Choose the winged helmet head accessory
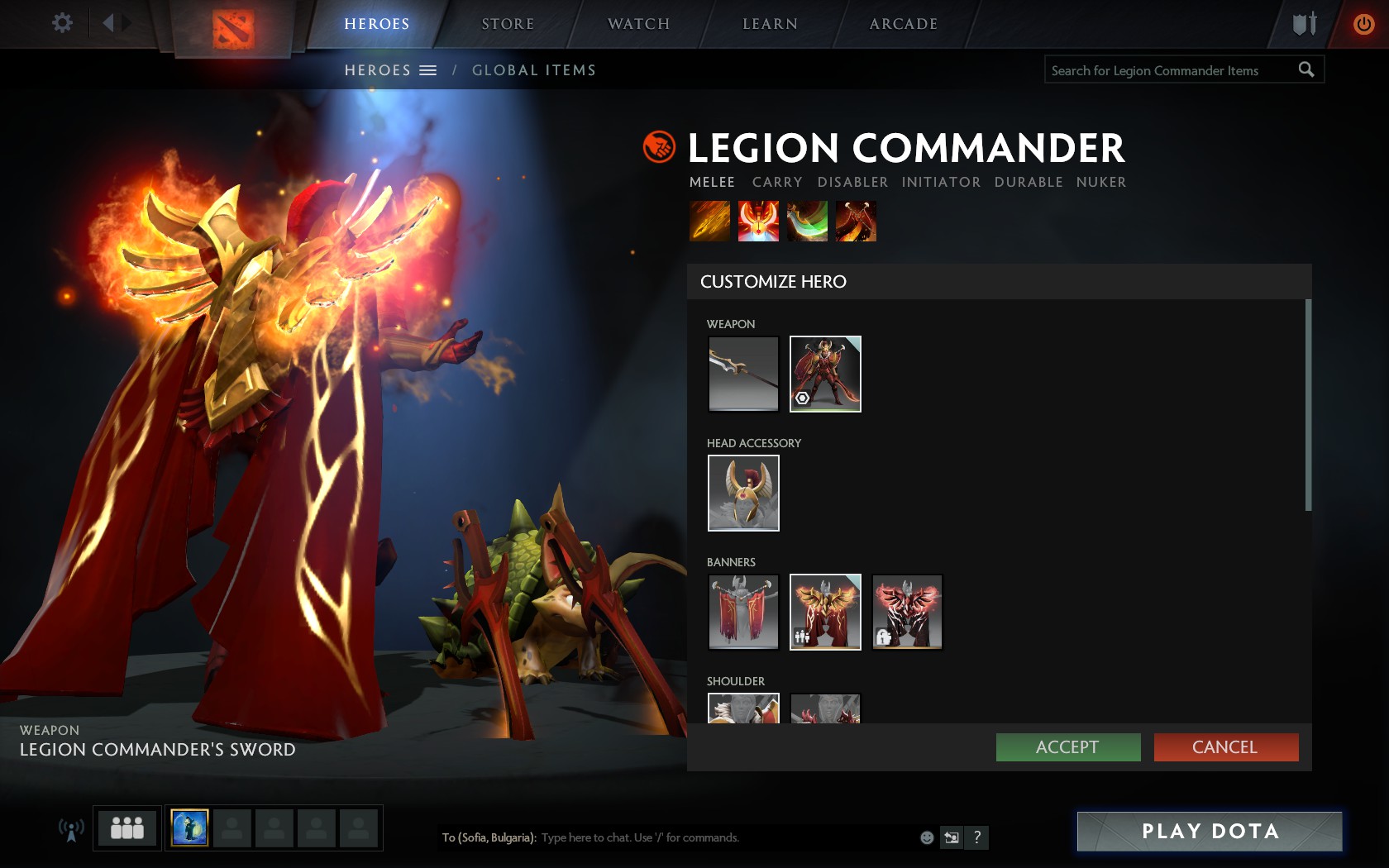 pyautogui.click(x=743, y=493)
